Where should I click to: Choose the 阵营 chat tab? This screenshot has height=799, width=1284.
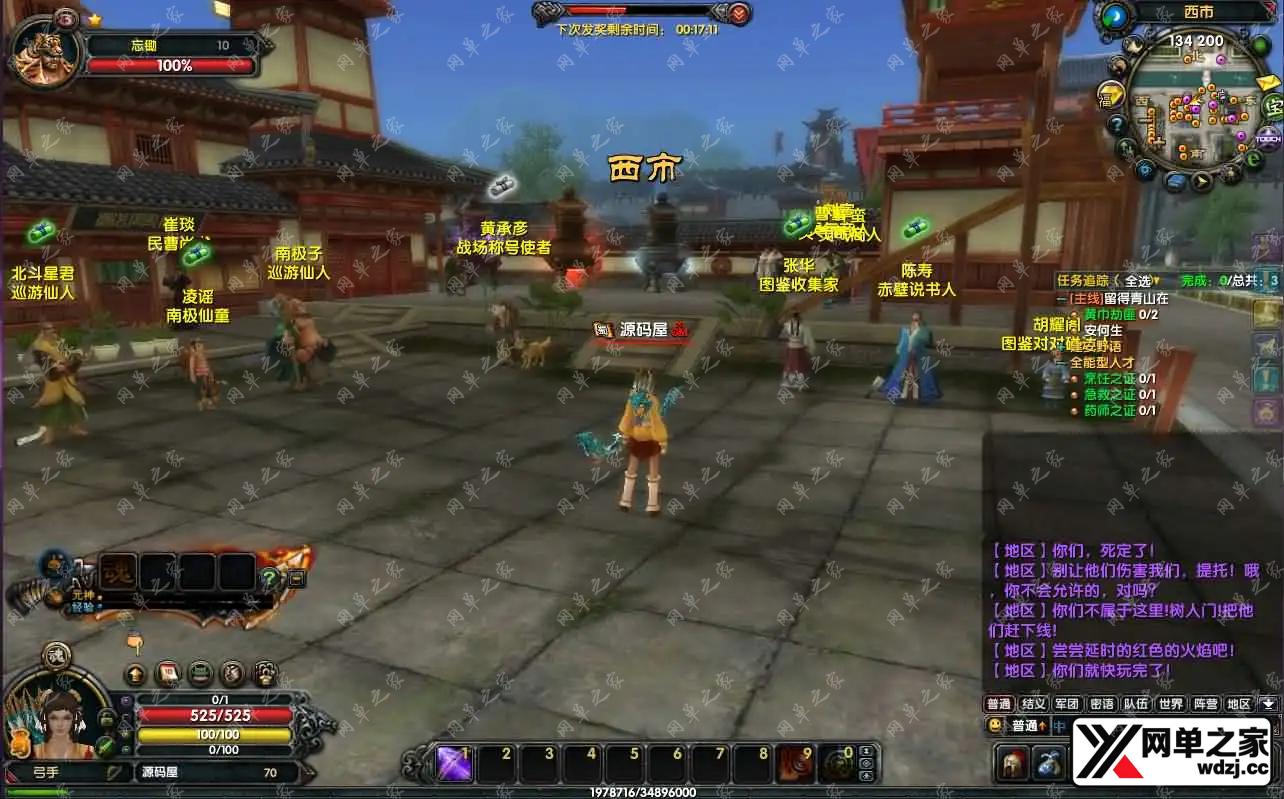click(x=1205, y=704)
